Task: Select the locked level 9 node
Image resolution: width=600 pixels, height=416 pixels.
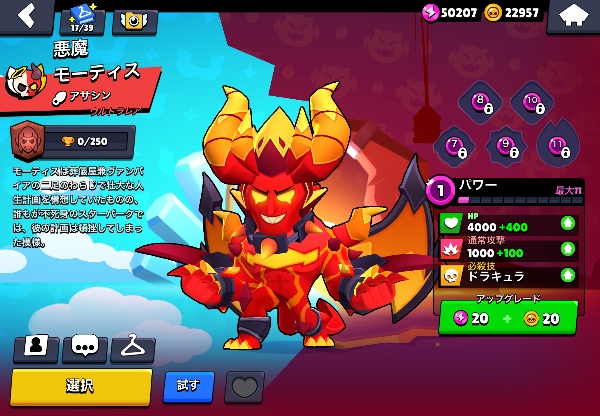Action: pos(507,146)
